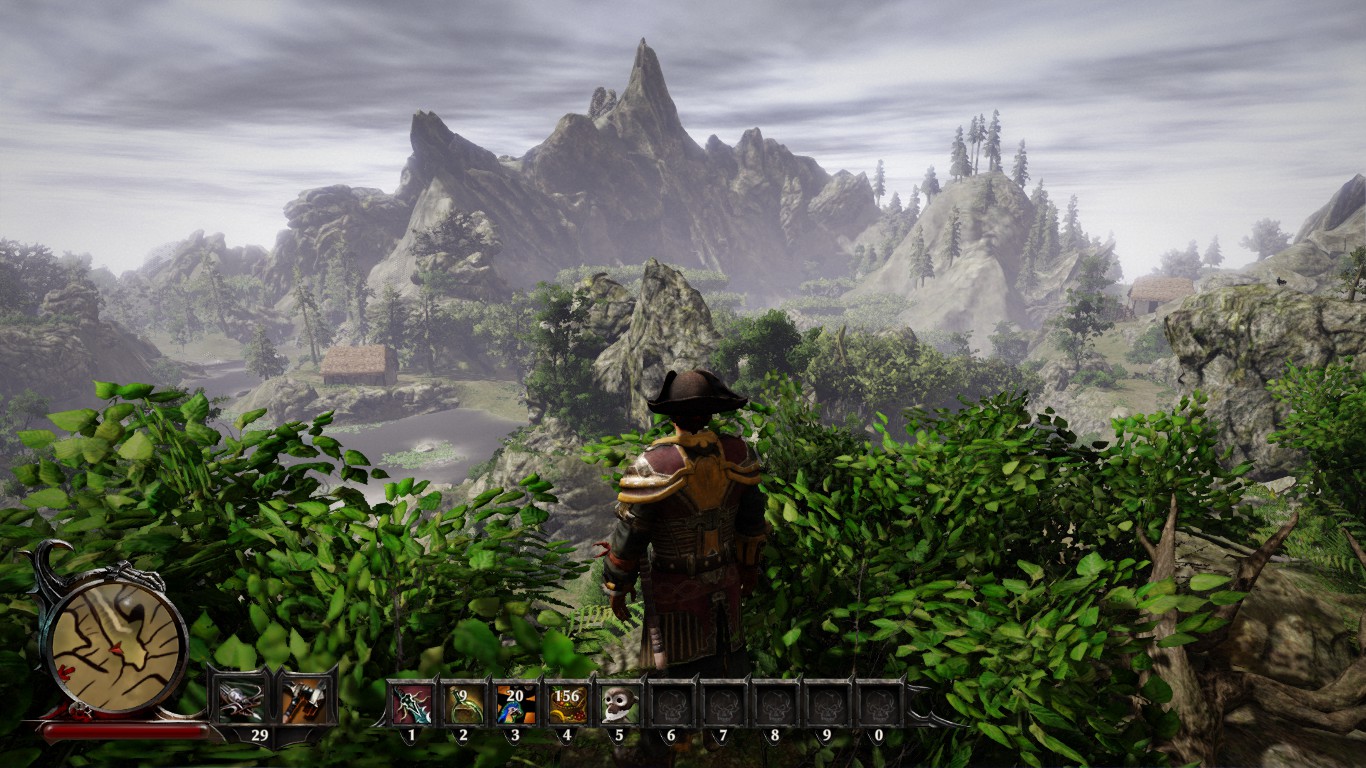
Task: Use the provisions stack of 156
Action: click(567, 704)
